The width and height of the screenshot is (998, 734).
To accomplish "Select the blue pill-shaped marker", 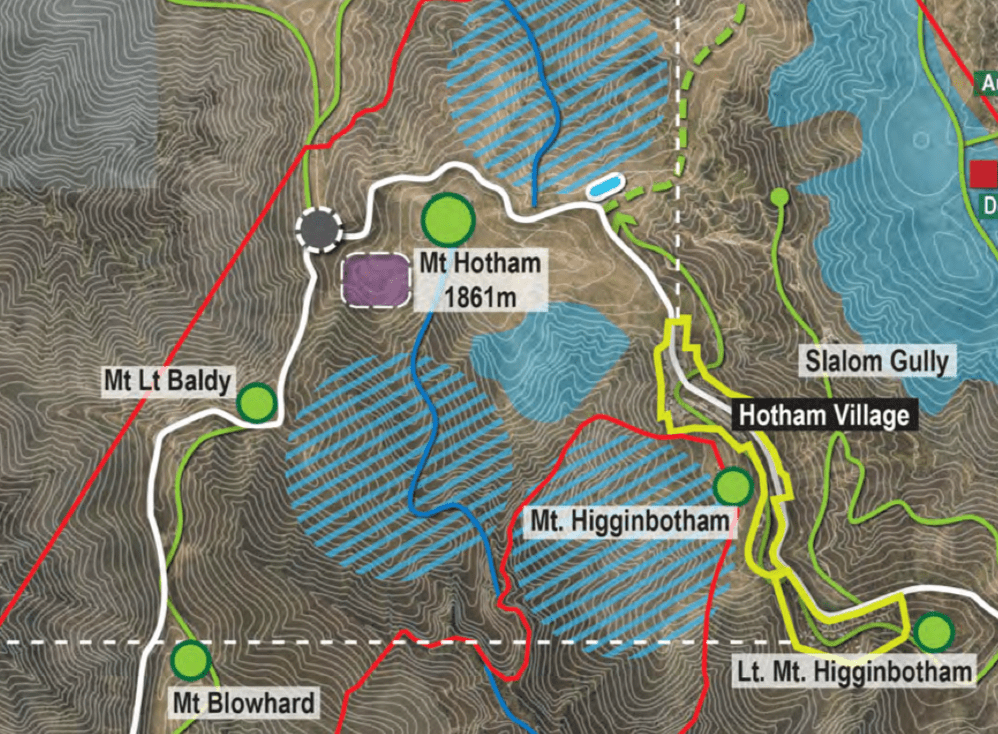I will [x=603, y=187].
